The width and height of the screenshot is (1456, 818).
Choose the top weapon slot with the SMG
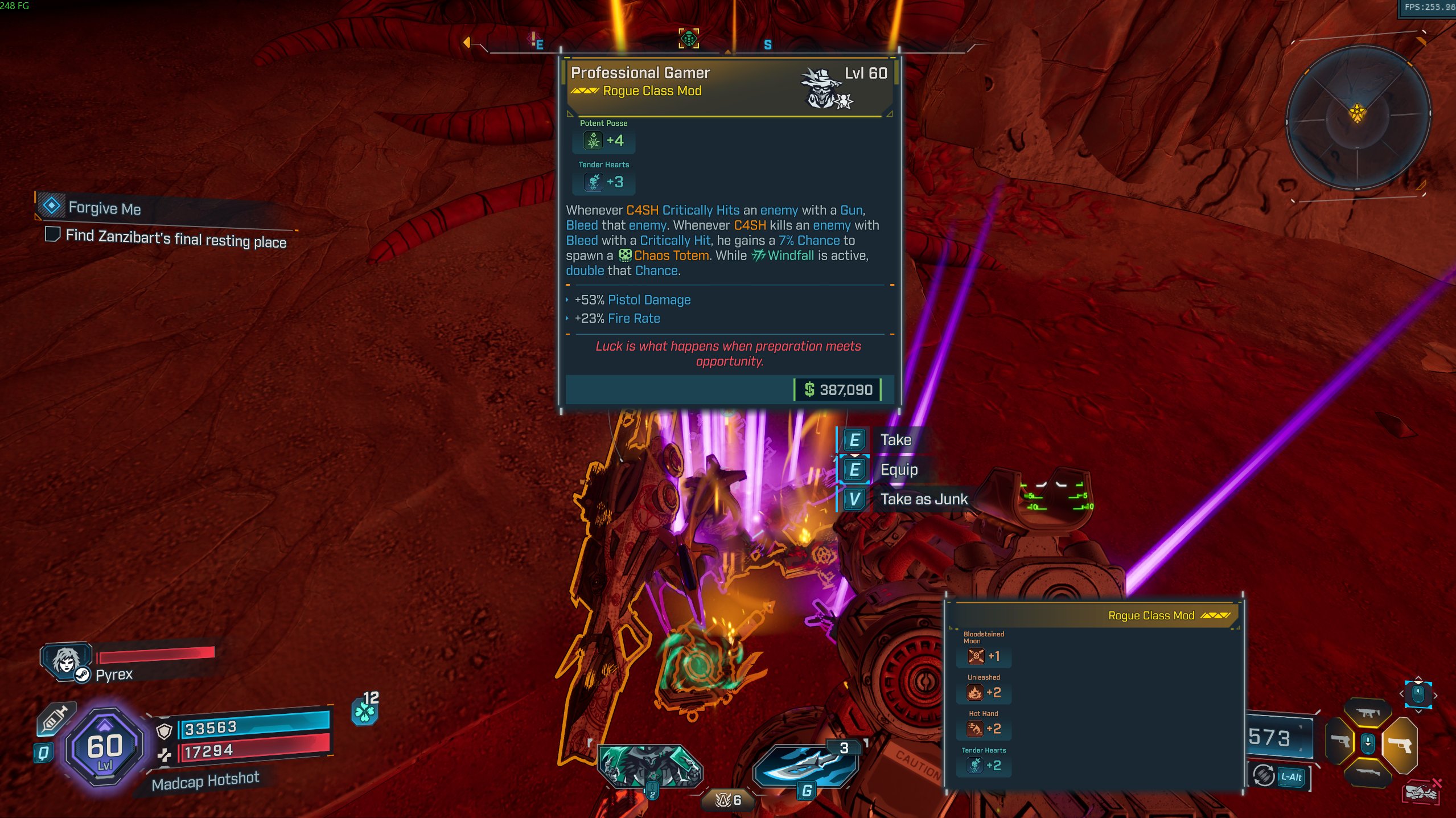pyautogui.click(x=1367, y=713)
